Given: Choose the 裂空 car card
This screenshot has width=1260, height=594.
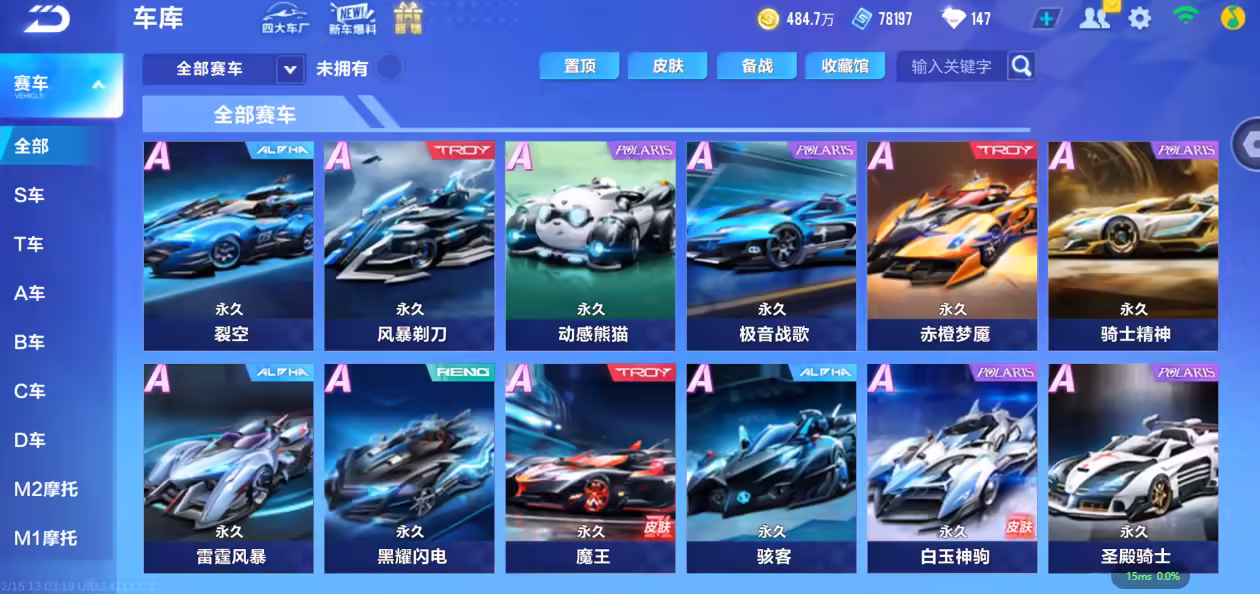Looking at the screenshot, I should (228, 245).
